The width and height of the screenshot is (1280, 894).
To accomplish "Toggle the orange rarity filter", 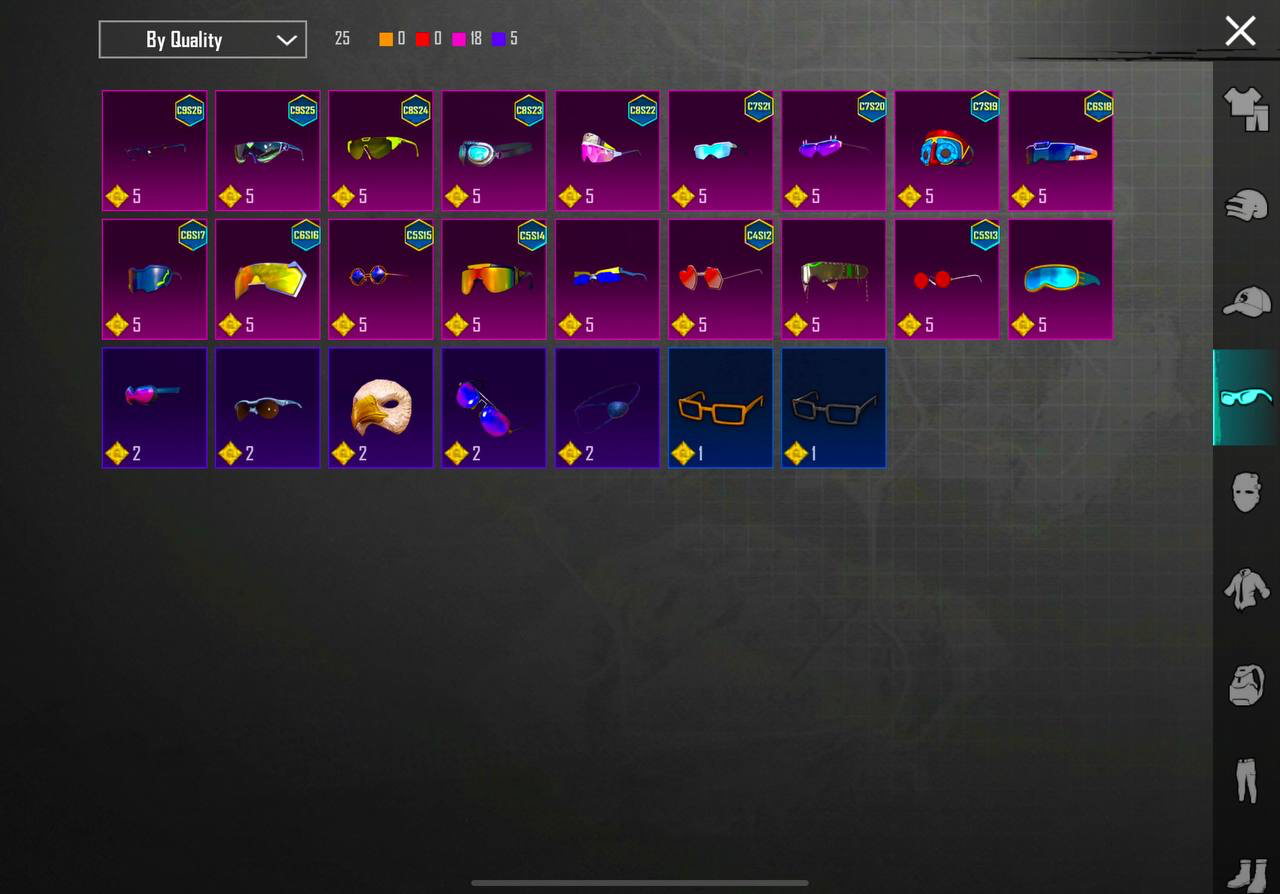I will pos(385,38).
